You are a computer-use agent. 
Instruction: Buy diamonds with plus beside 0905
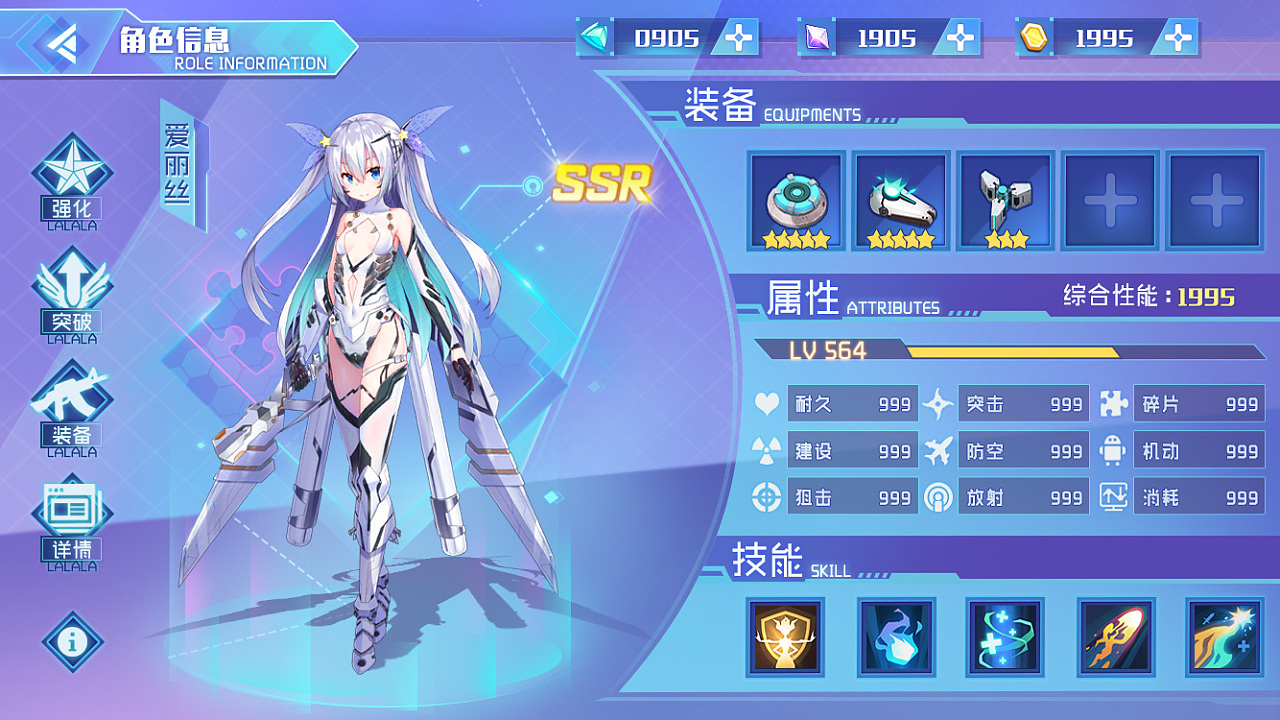click(737, 38)
